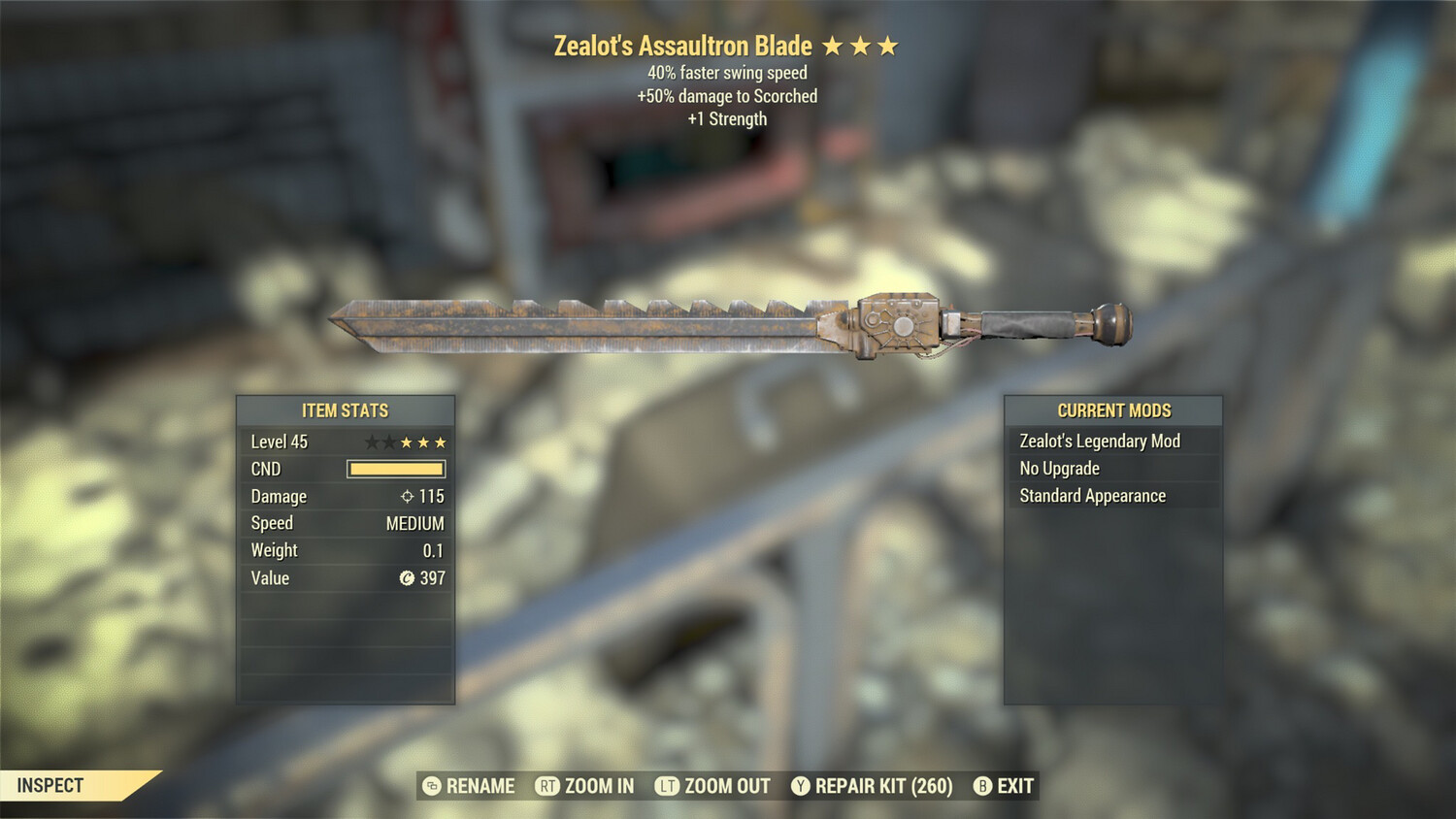The width and height of the screenshot is (1456, 819).
Task: Select Zealot's Legendary Mod entry
Action: (1098, 441)
